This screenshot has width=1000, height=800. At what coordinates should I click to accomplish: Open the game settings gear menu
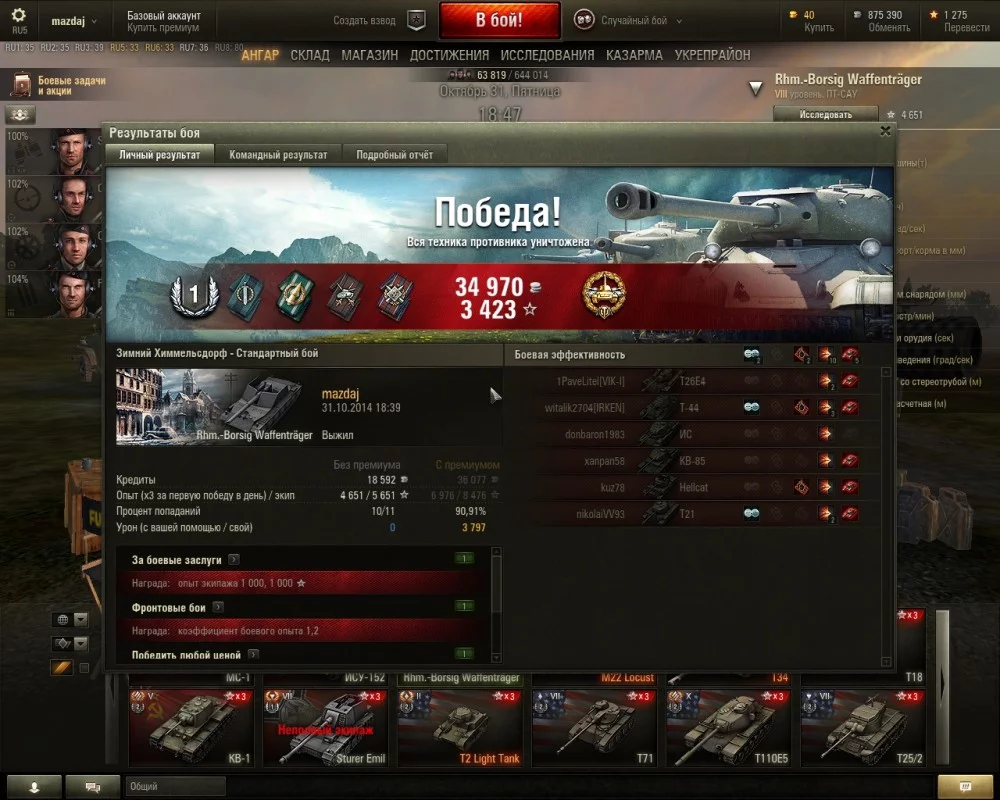pyautogui.click(x=19, y=20)
